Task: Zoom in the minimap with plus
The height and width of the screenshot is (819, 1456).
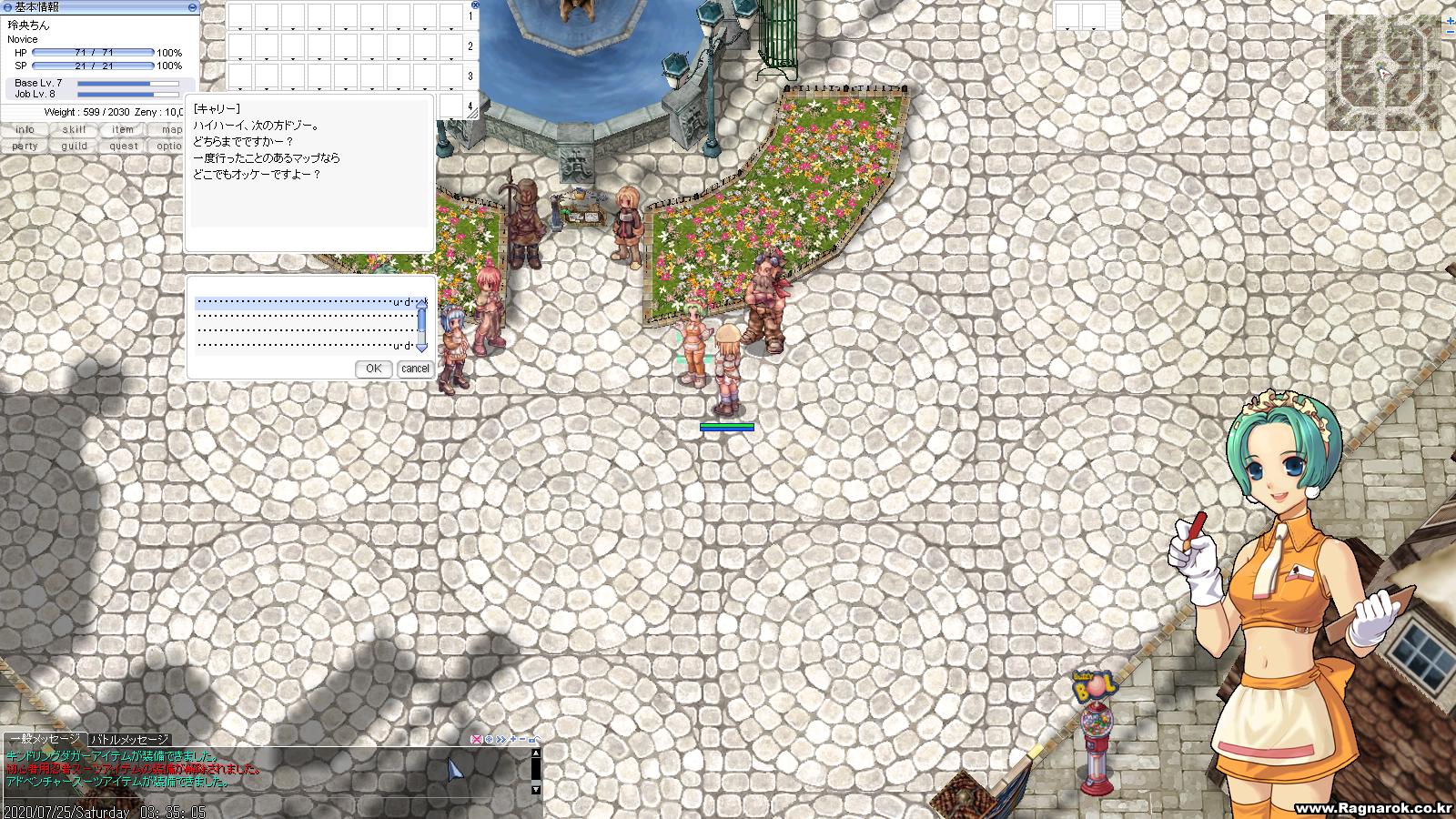Action: coord(1450,19)
